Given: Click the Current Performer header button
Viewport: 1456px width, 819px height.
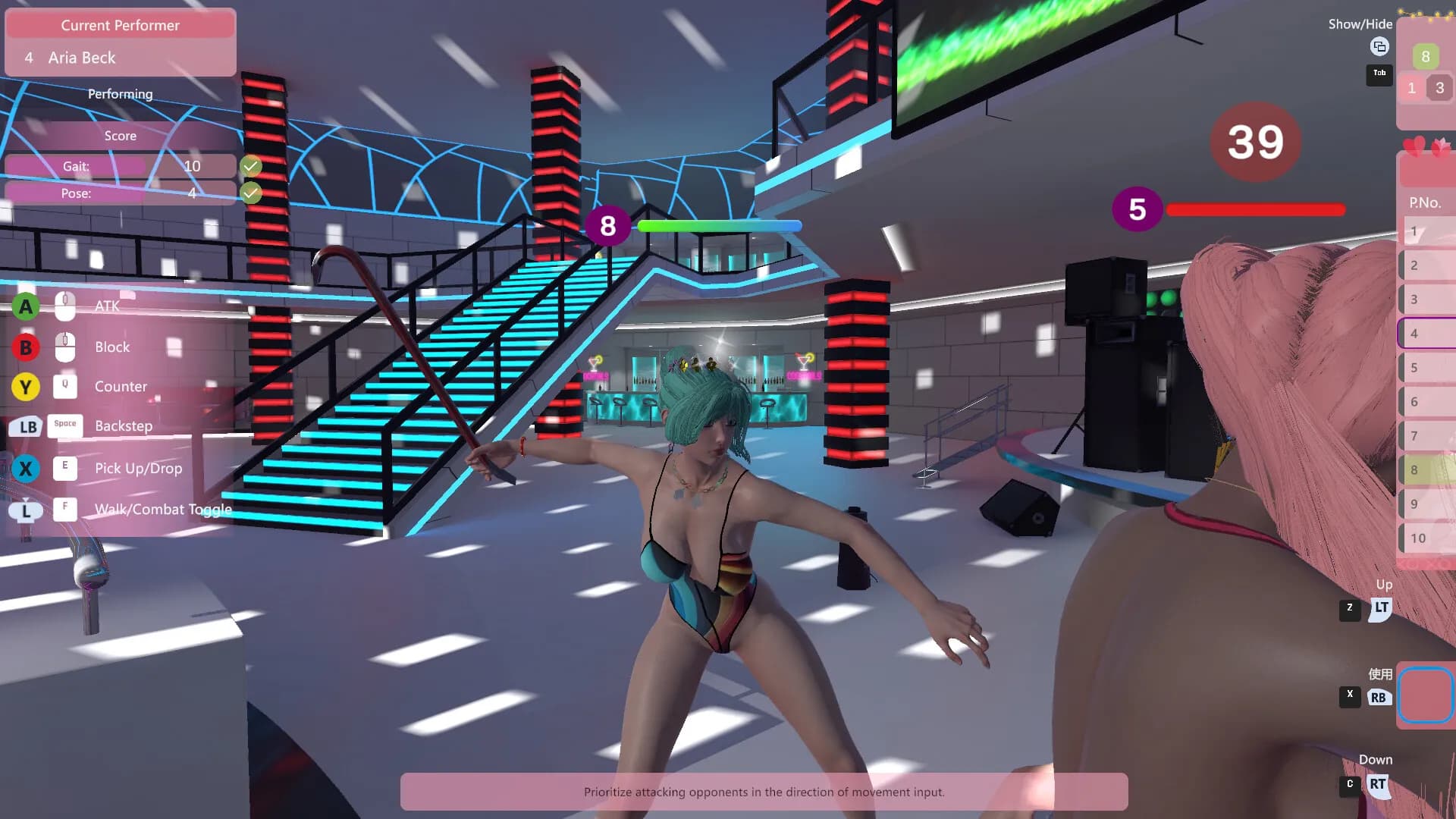Looking at the screenshot, I should (x=120, y=25).
